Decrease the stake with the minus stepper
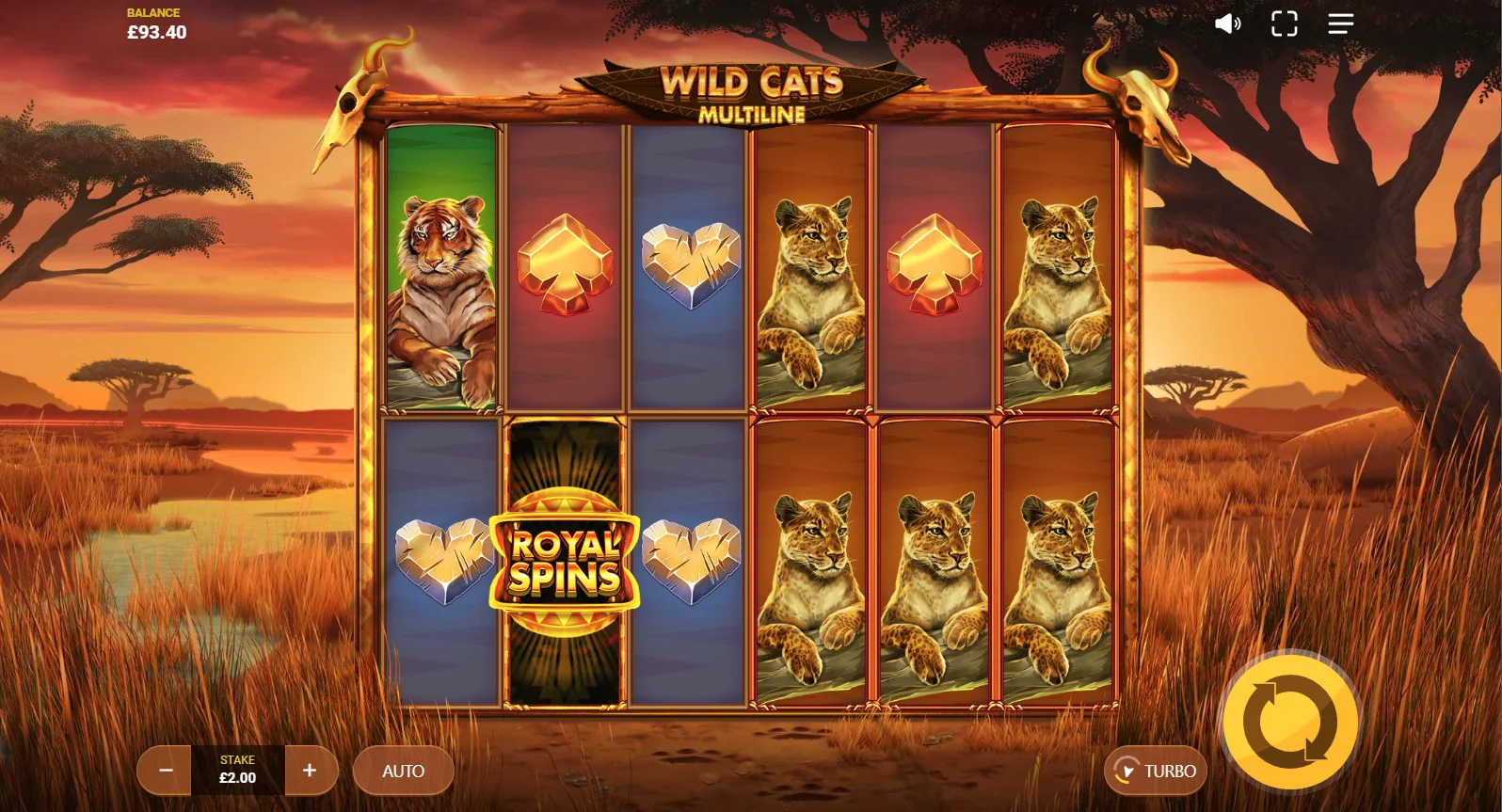 165,770
